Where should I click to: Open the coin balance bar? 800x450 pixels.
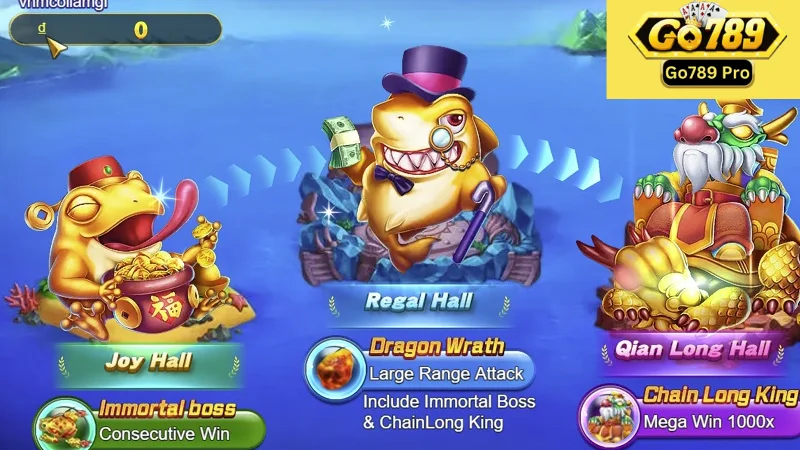115,29
